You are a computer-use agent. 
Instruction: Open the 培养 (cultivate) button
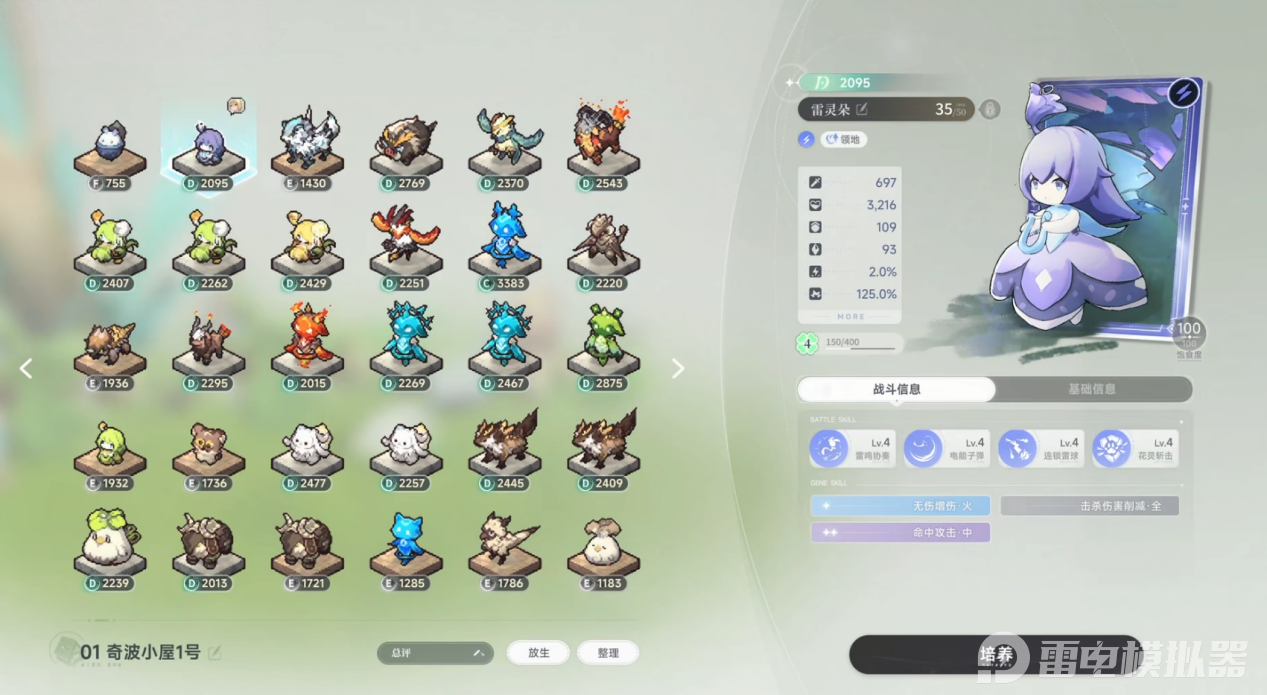tap(993, 655)
